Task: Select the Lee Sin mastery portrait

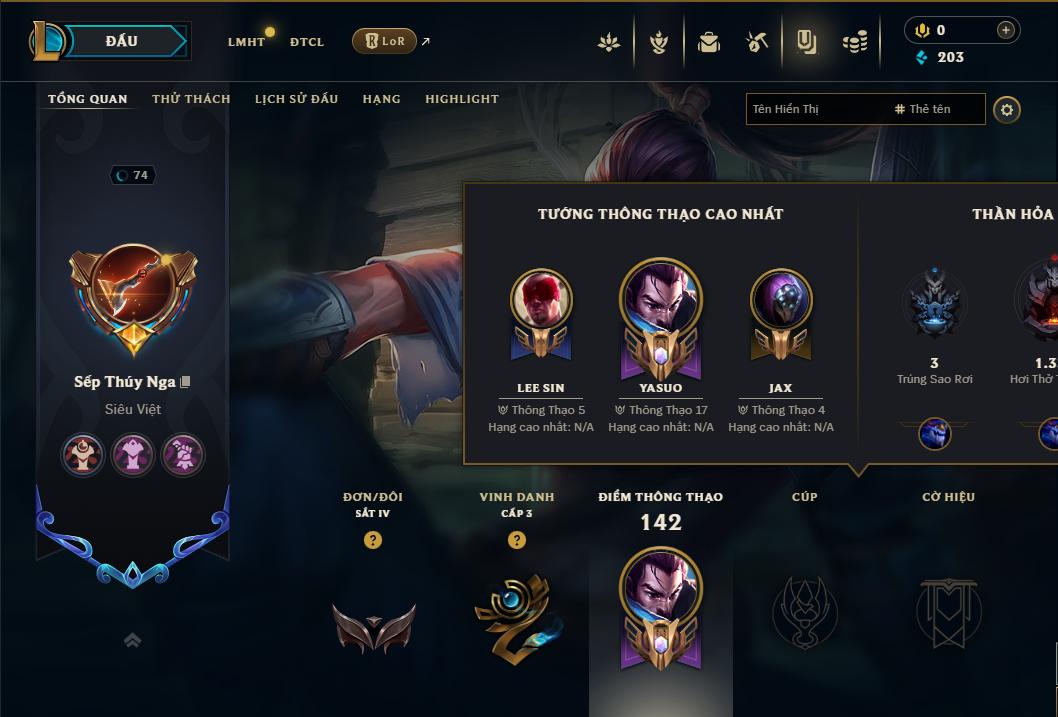Action: [541, 298]
